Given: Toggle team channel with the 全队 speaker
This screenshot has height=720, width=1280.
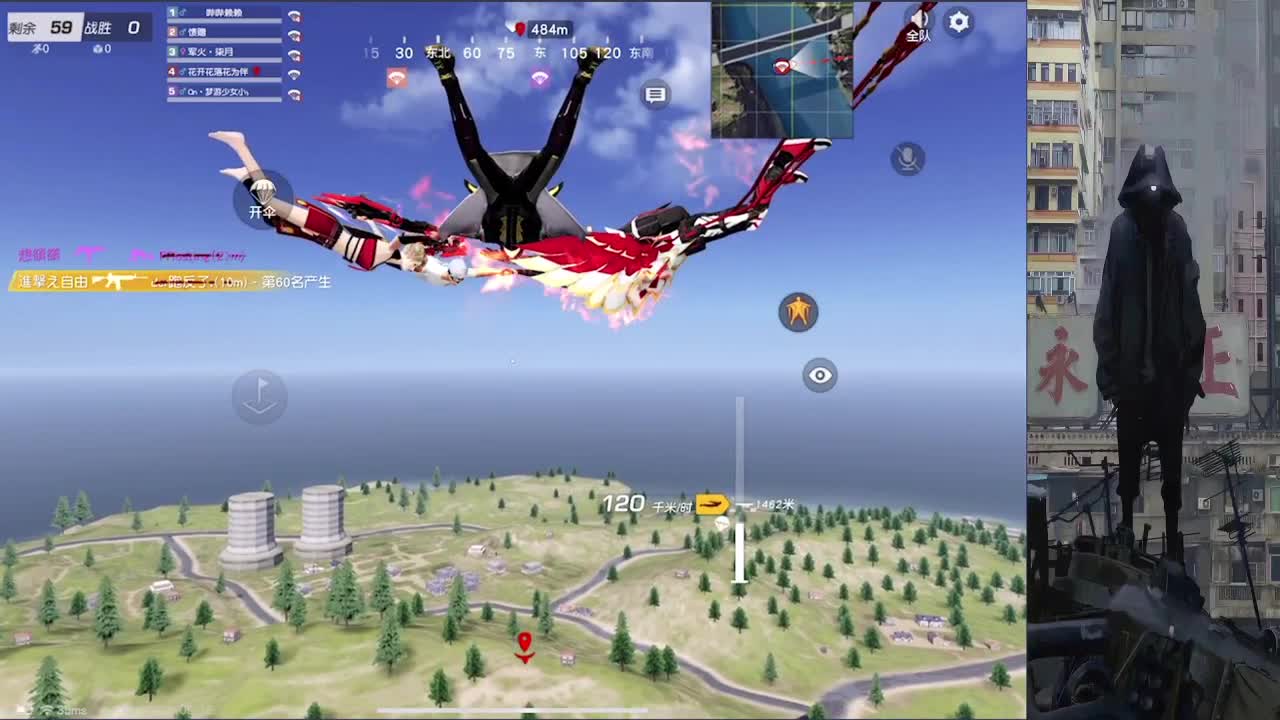Looking at the screenshot, I should point(919,22).
